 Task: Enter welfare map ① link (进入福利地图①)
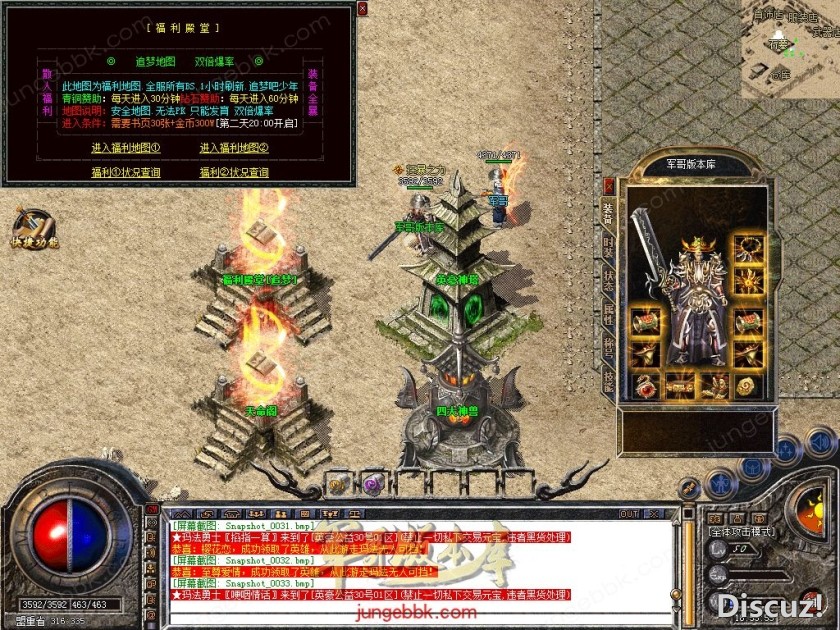pyautogui.click(x=126, y=148)
